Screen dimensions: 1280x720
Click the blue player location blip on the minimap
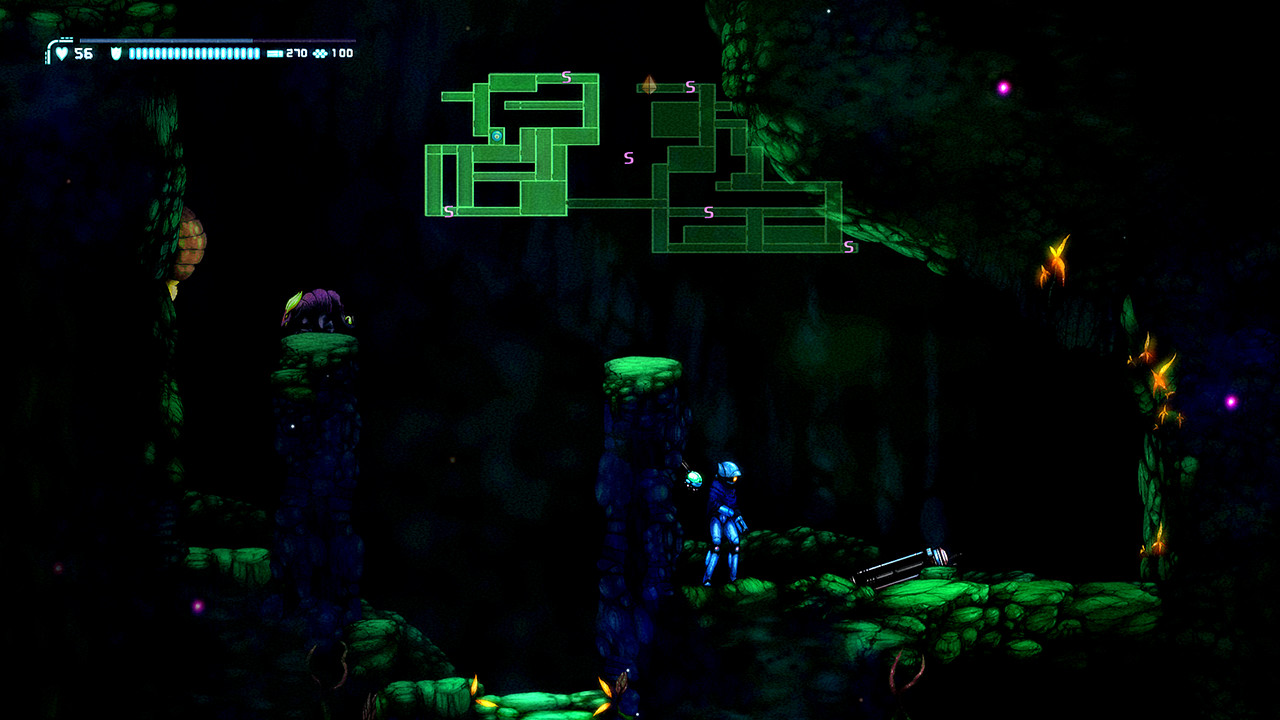point(496,136)
